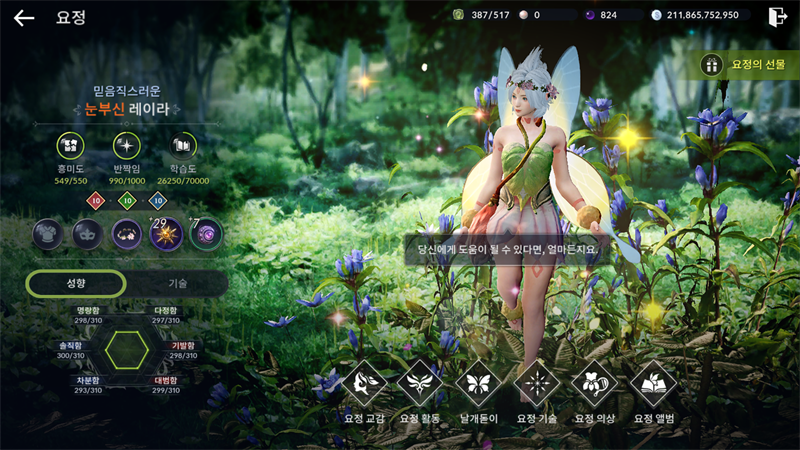
Task: Select the +7 purple orb item slot
Action: pos(206,234)
